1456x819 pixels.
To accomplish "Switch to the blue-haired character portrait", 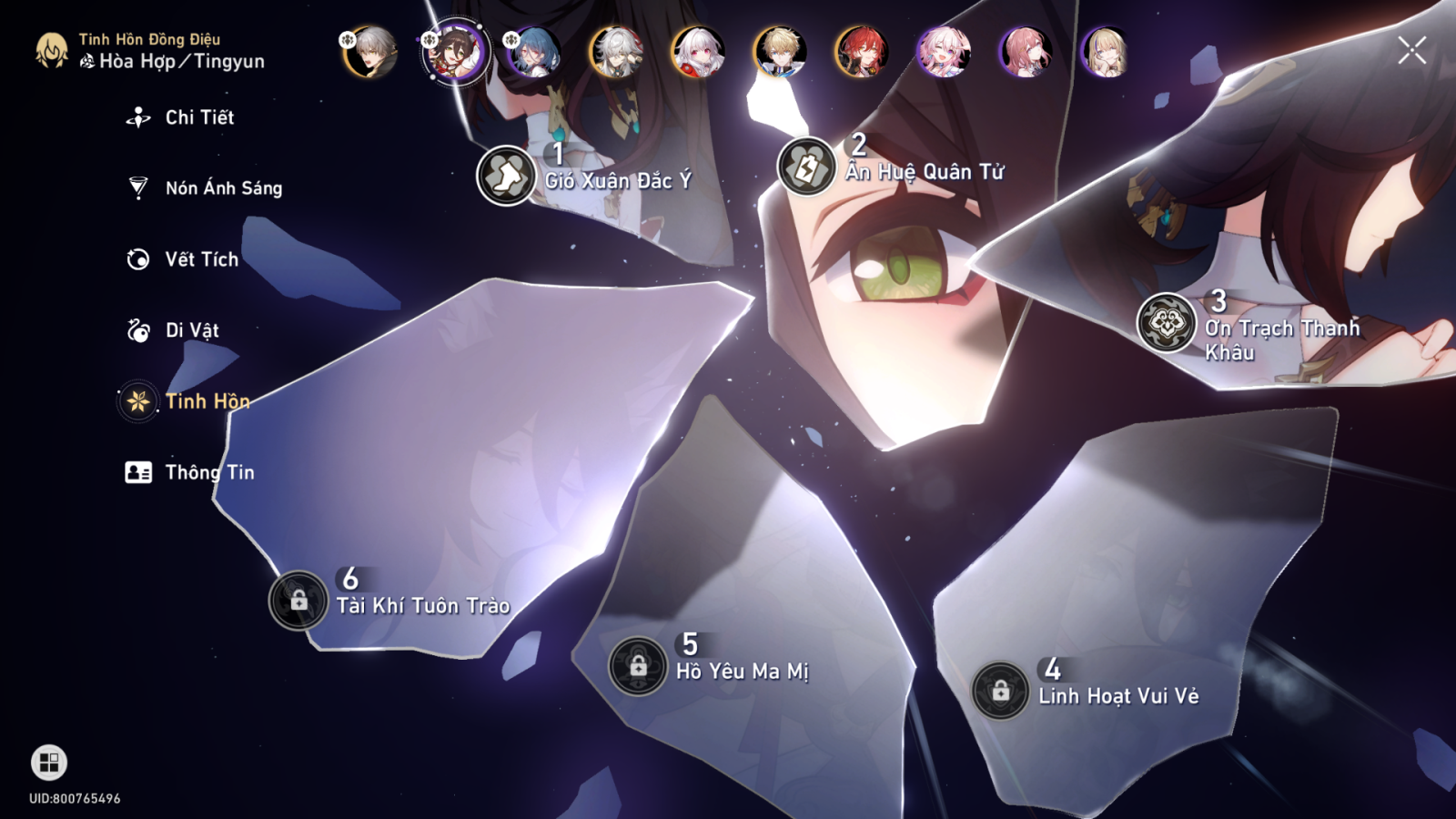I will click(534, 52).
